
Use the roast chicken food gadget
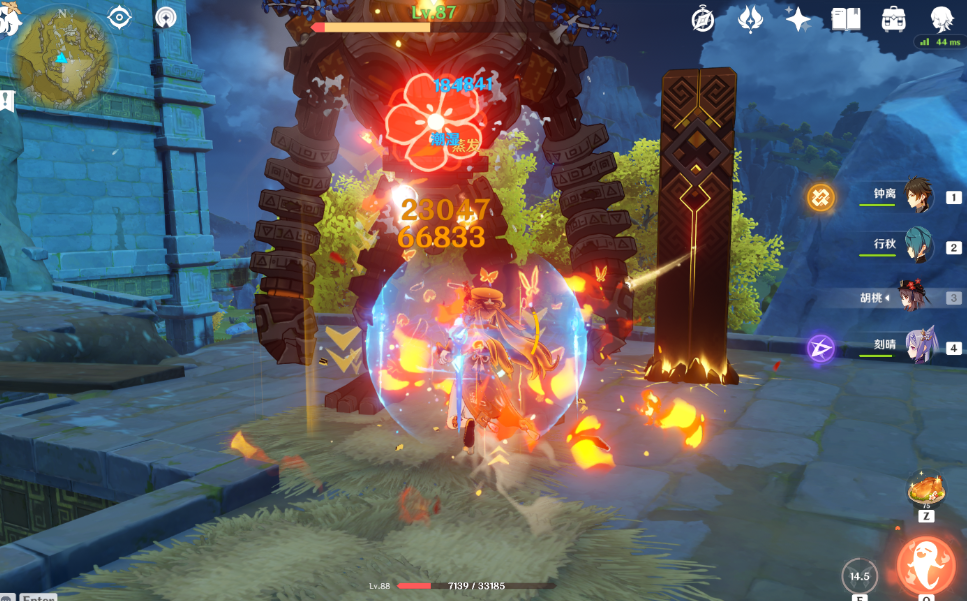[926, 492]
